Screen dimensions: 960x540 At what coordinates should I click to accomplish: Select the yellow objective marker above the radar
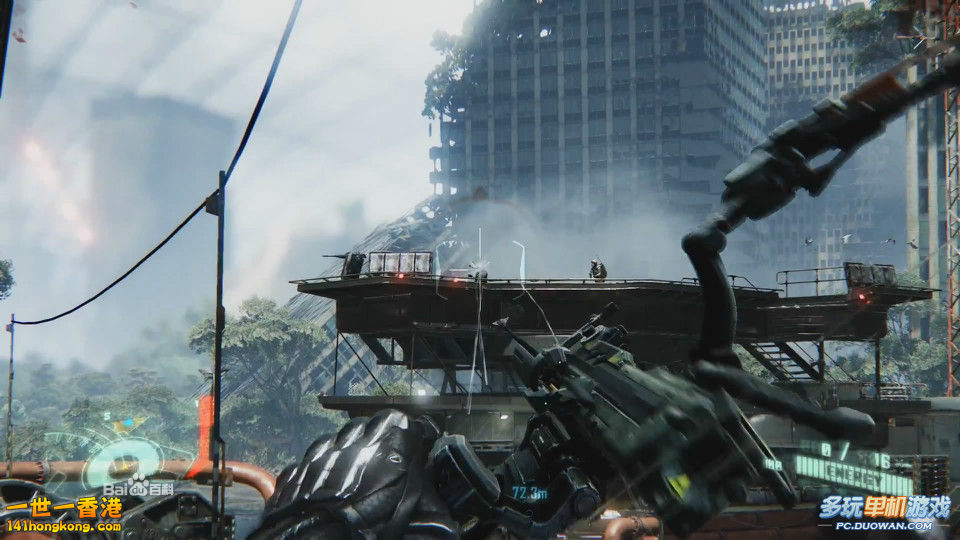coord(122,426)
